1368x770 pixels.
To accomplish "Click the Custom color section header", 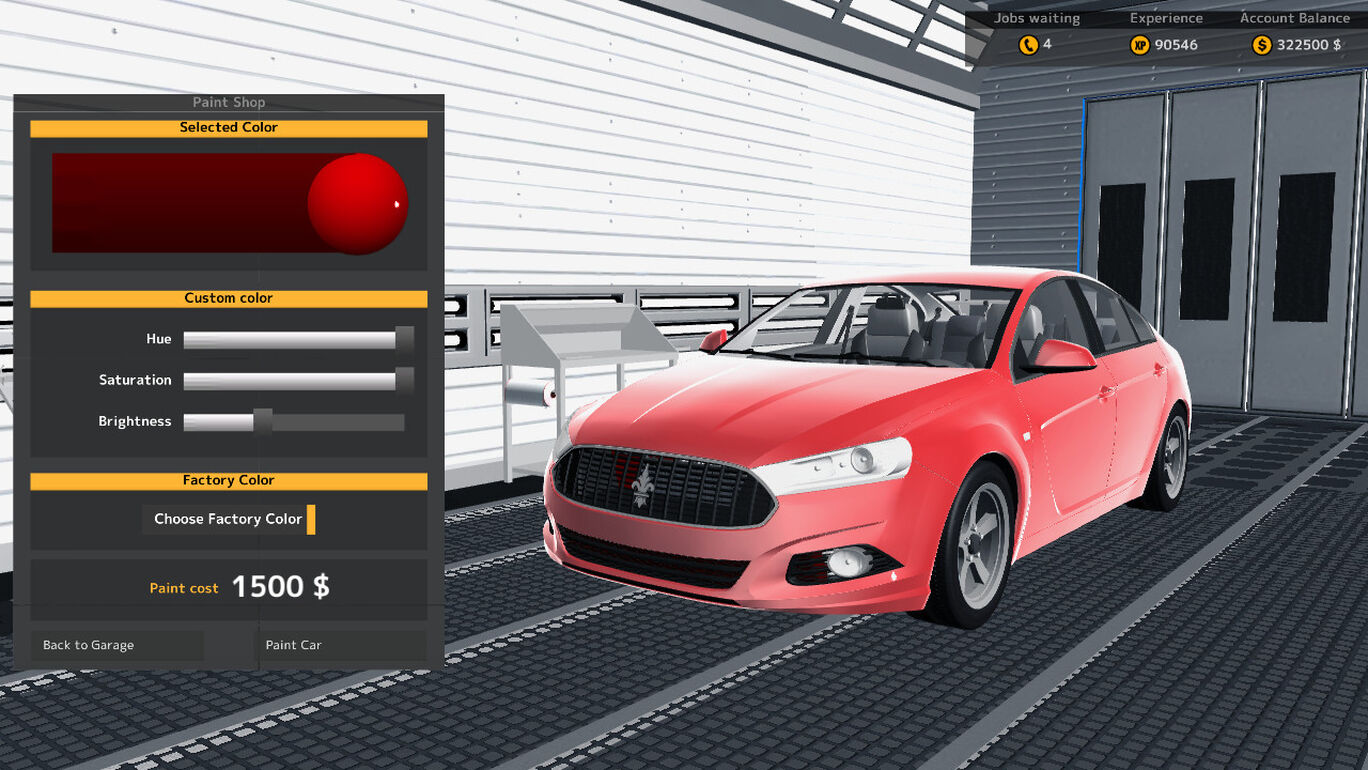I will [229, 298].
